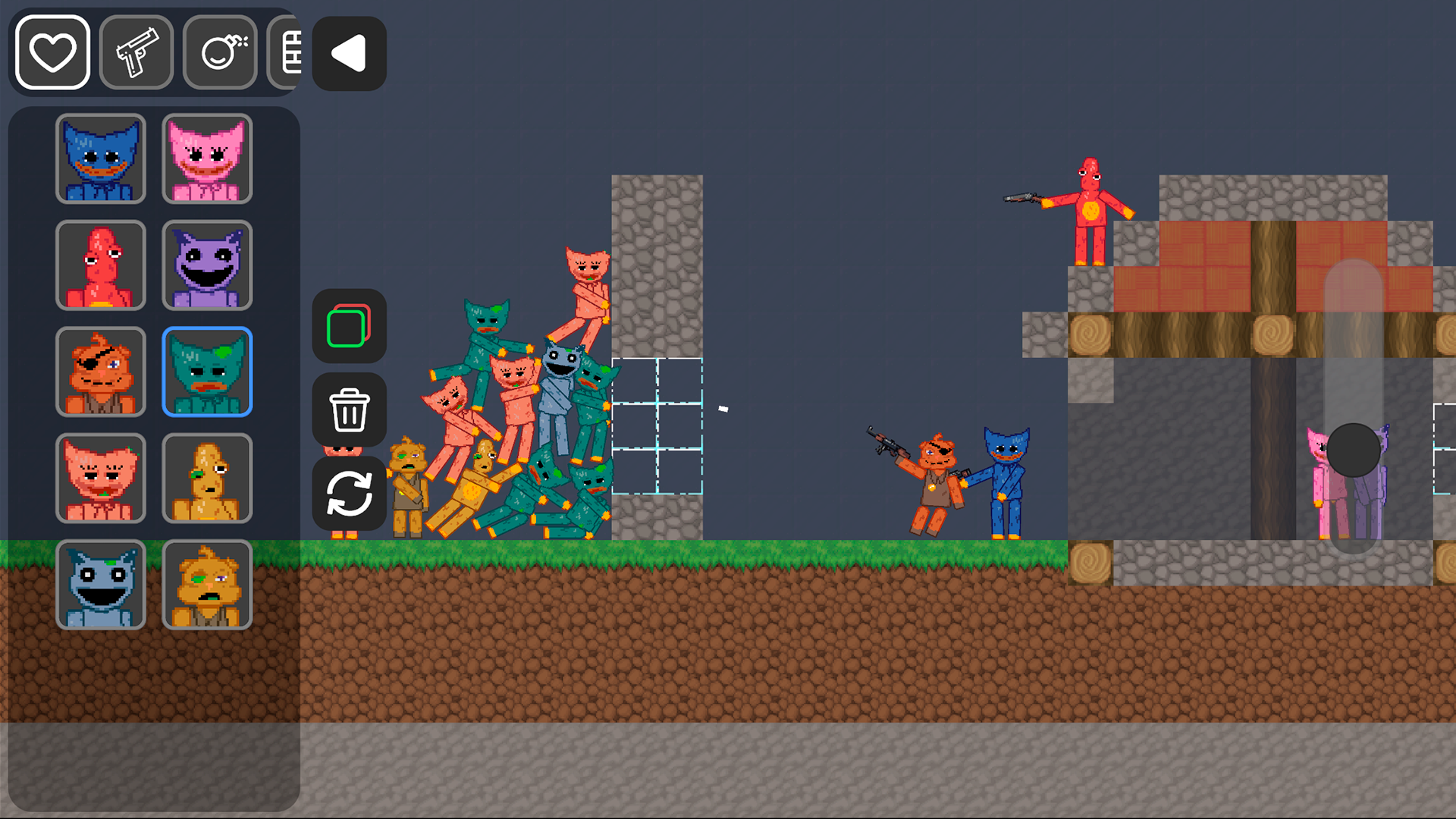Select the guns category icon
Image resolution: width=1456 pixels, height=819 pixels.
coord(136,52)
